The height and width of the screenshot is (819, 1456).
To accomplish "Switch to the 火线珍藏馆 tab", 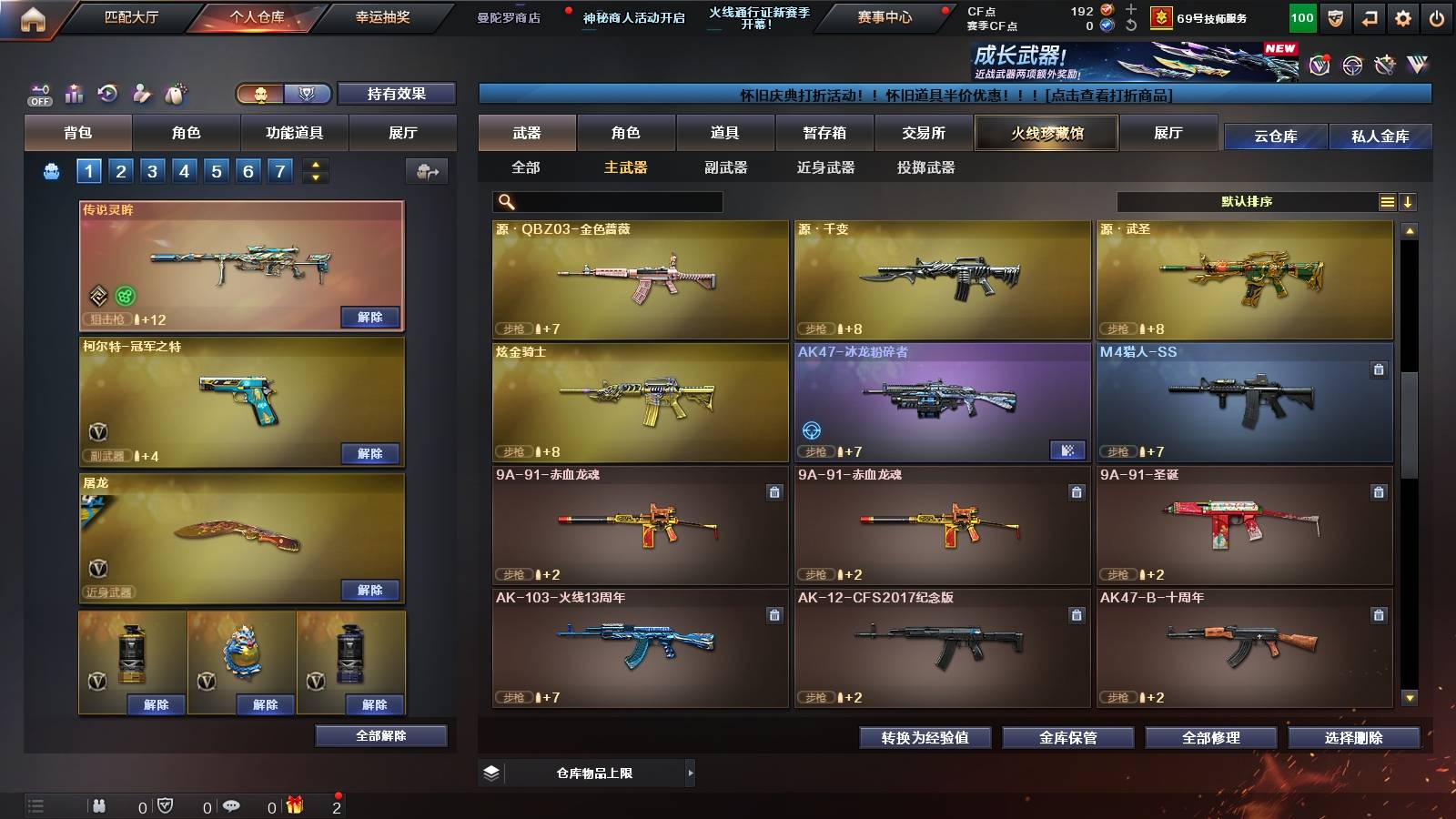I will (1046, 133).
